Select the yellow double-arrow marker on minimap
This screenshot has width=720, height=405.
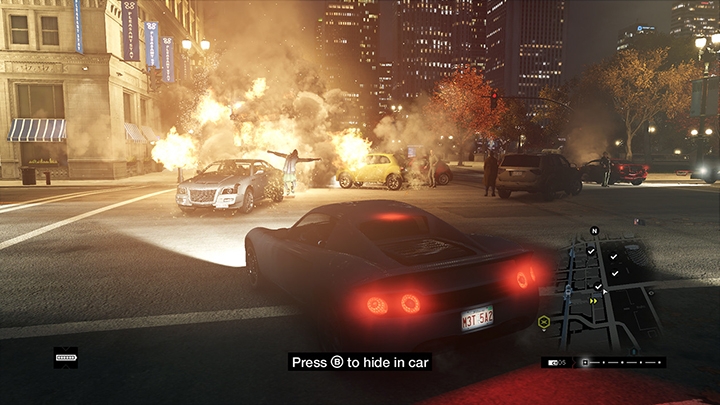point(595,300)
